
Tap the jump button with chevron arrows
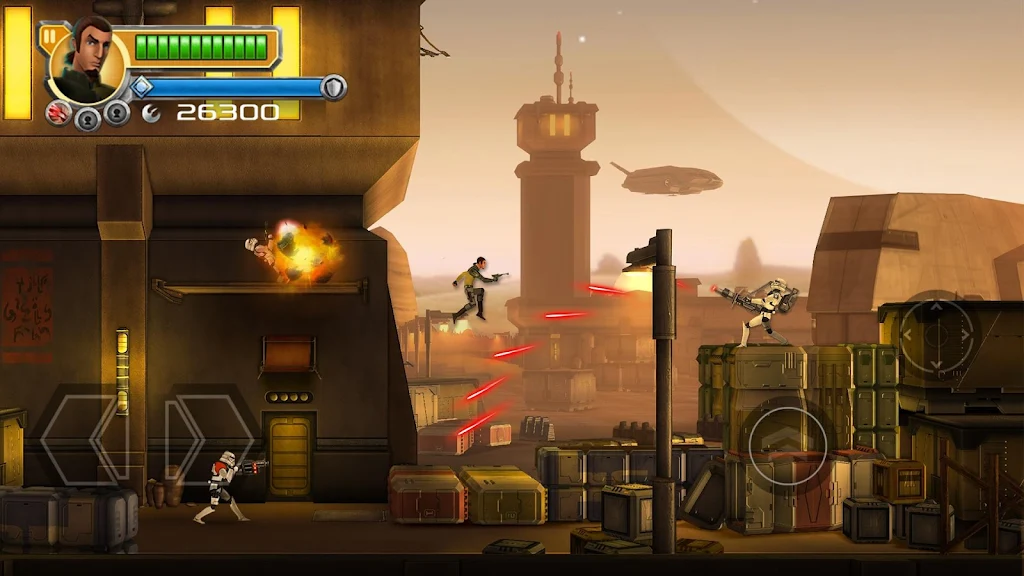788,440
